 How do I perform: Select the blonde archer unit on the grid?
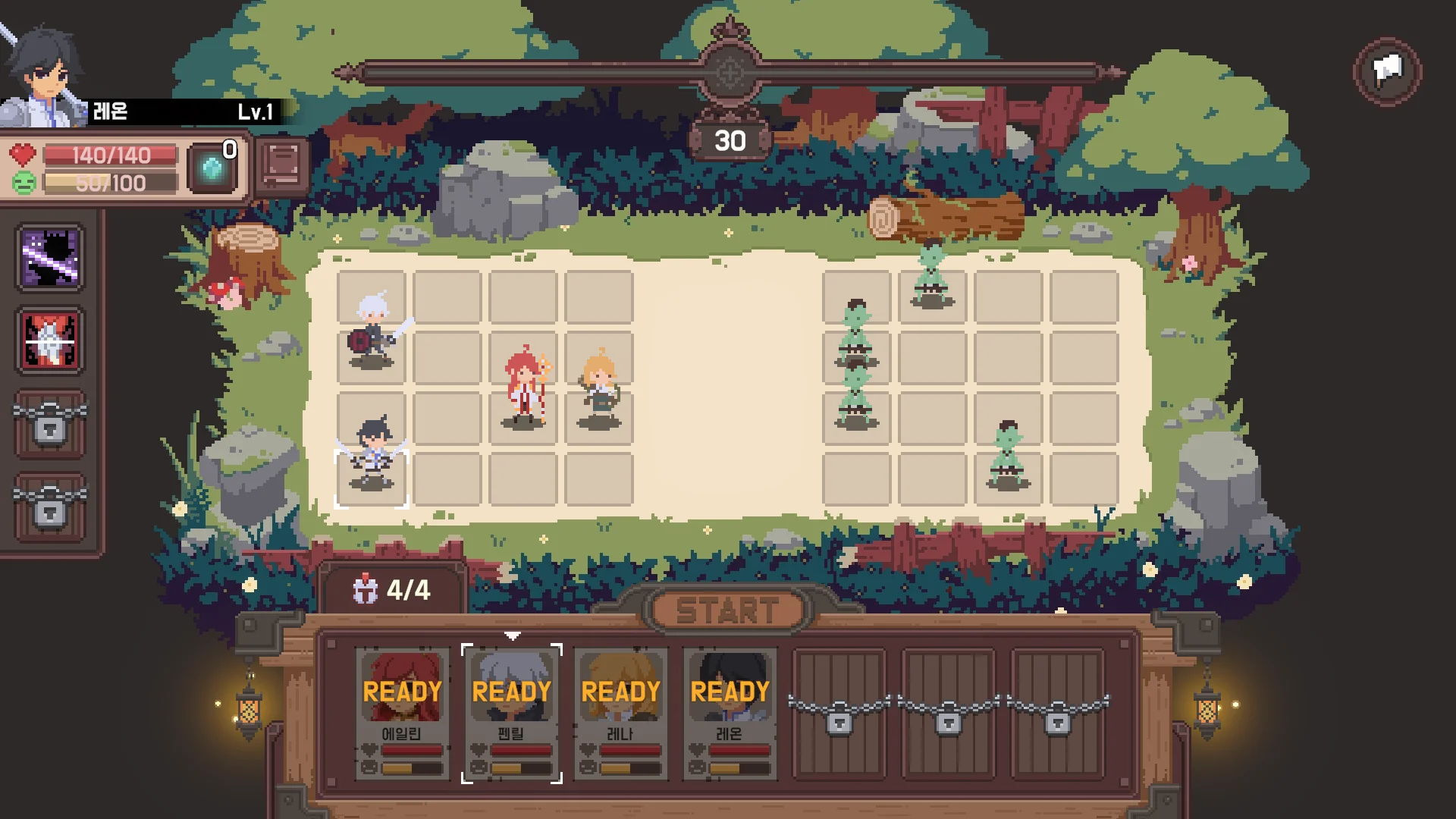600,388
